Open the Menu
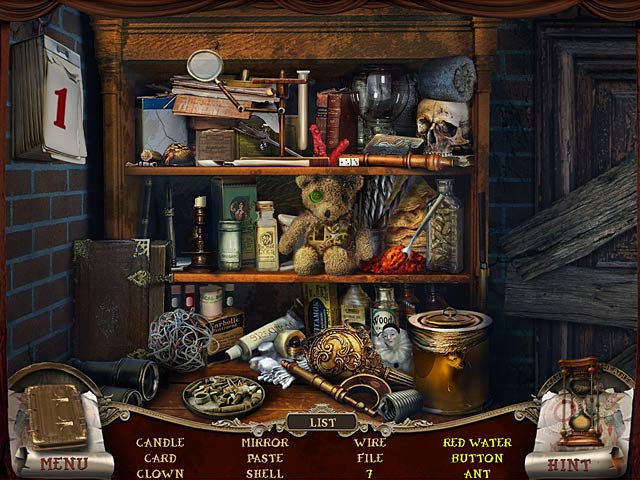Viewport: 640px width, 480px height. pyautogui.click(x=63, y=464)
